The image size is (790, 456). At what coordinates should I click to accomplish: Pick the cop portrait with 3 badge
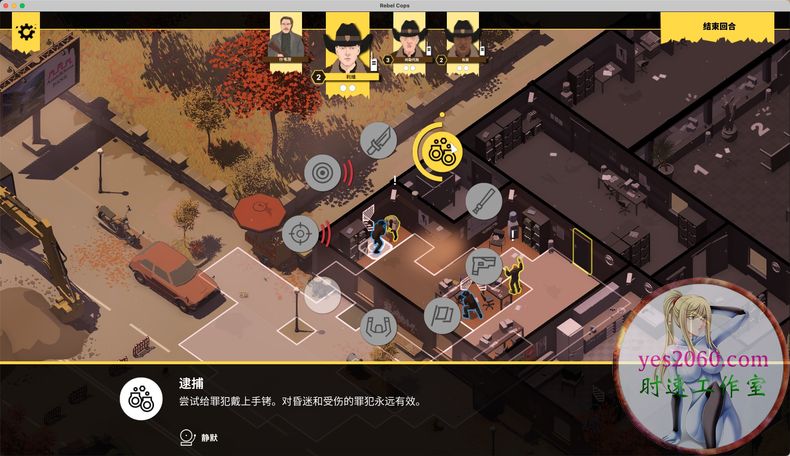[x=410, y=44]
